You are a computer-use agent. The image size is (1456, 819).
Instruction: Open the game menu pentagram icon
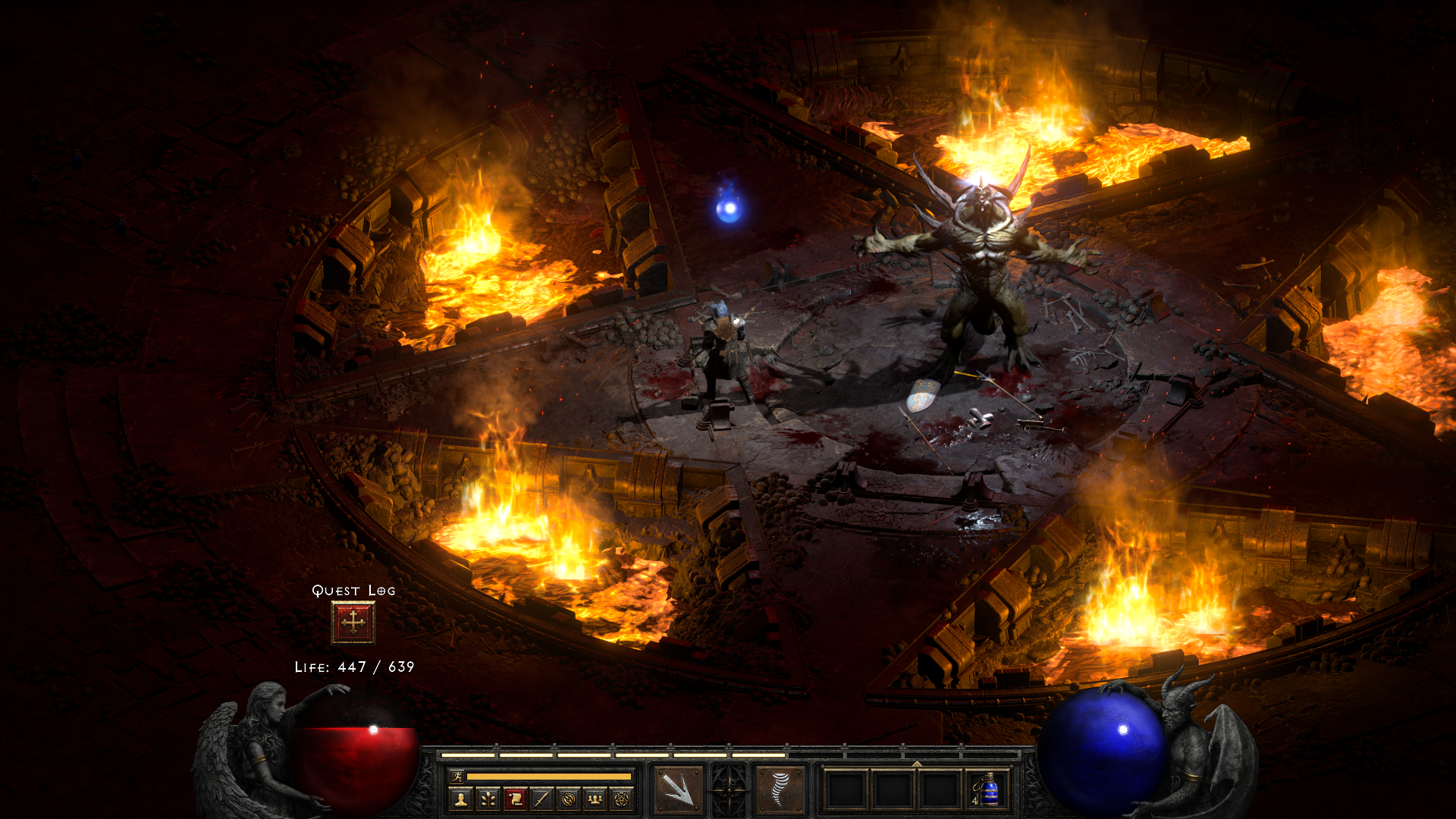(622, 799)
